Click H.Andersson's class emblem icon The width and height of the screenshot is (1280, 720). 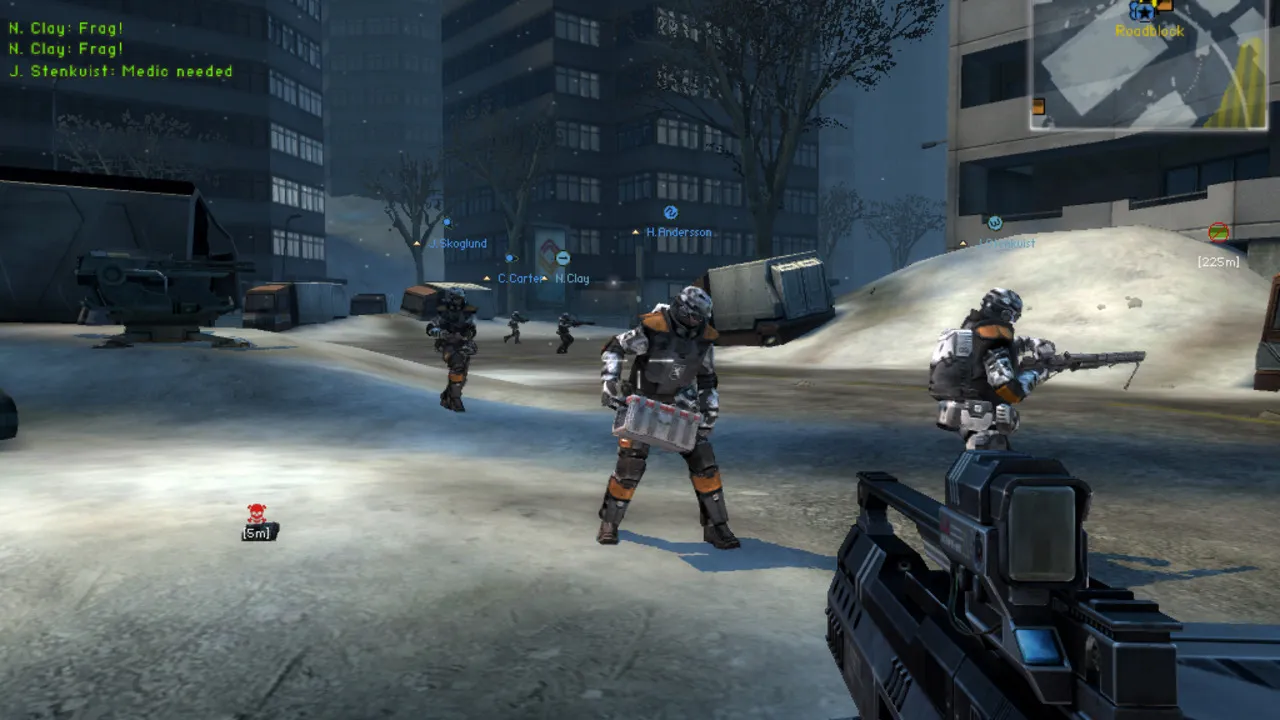click(670, 212)
